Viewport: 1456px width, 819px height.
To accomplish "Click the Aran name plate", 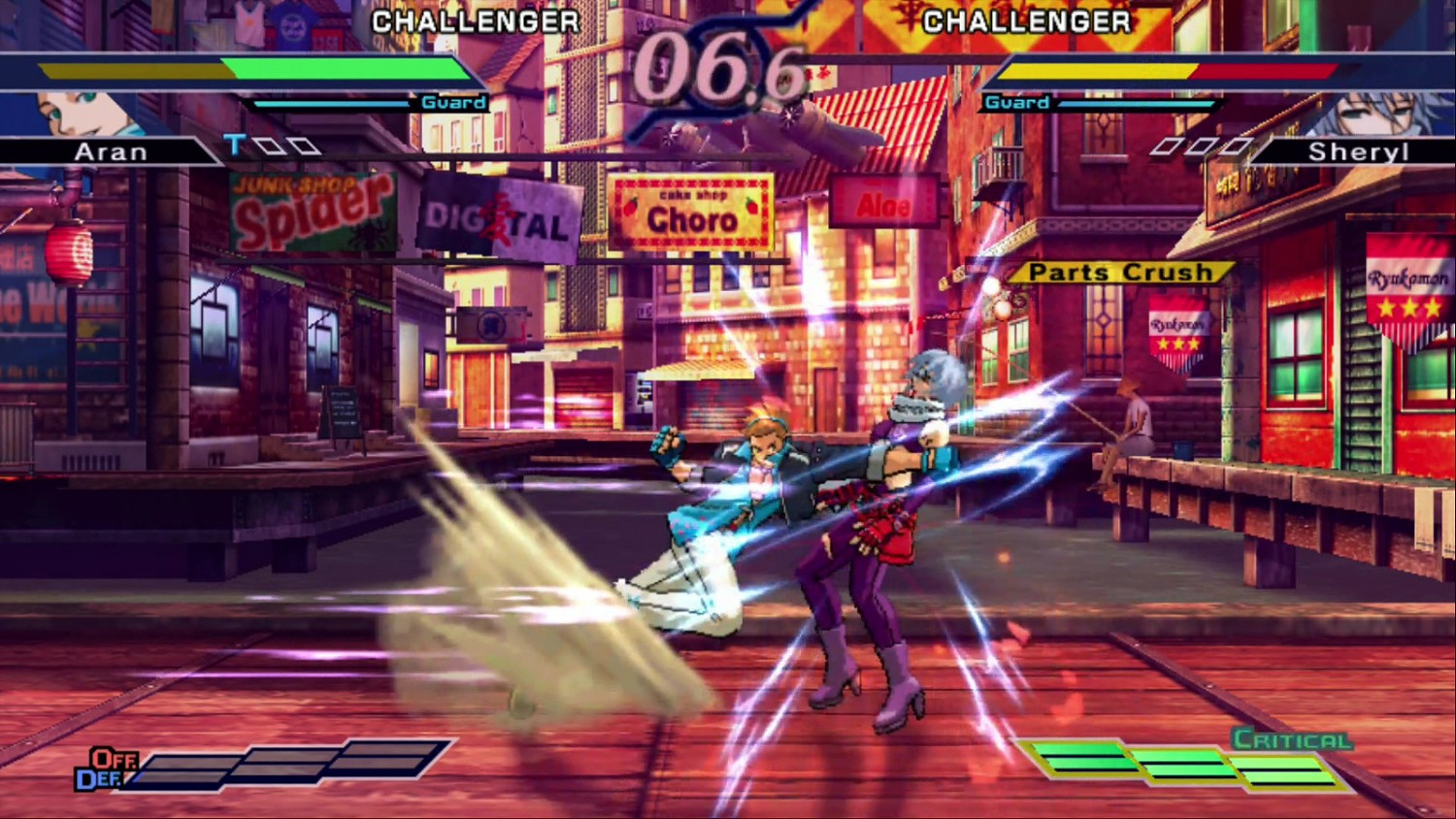I will 112,150.
